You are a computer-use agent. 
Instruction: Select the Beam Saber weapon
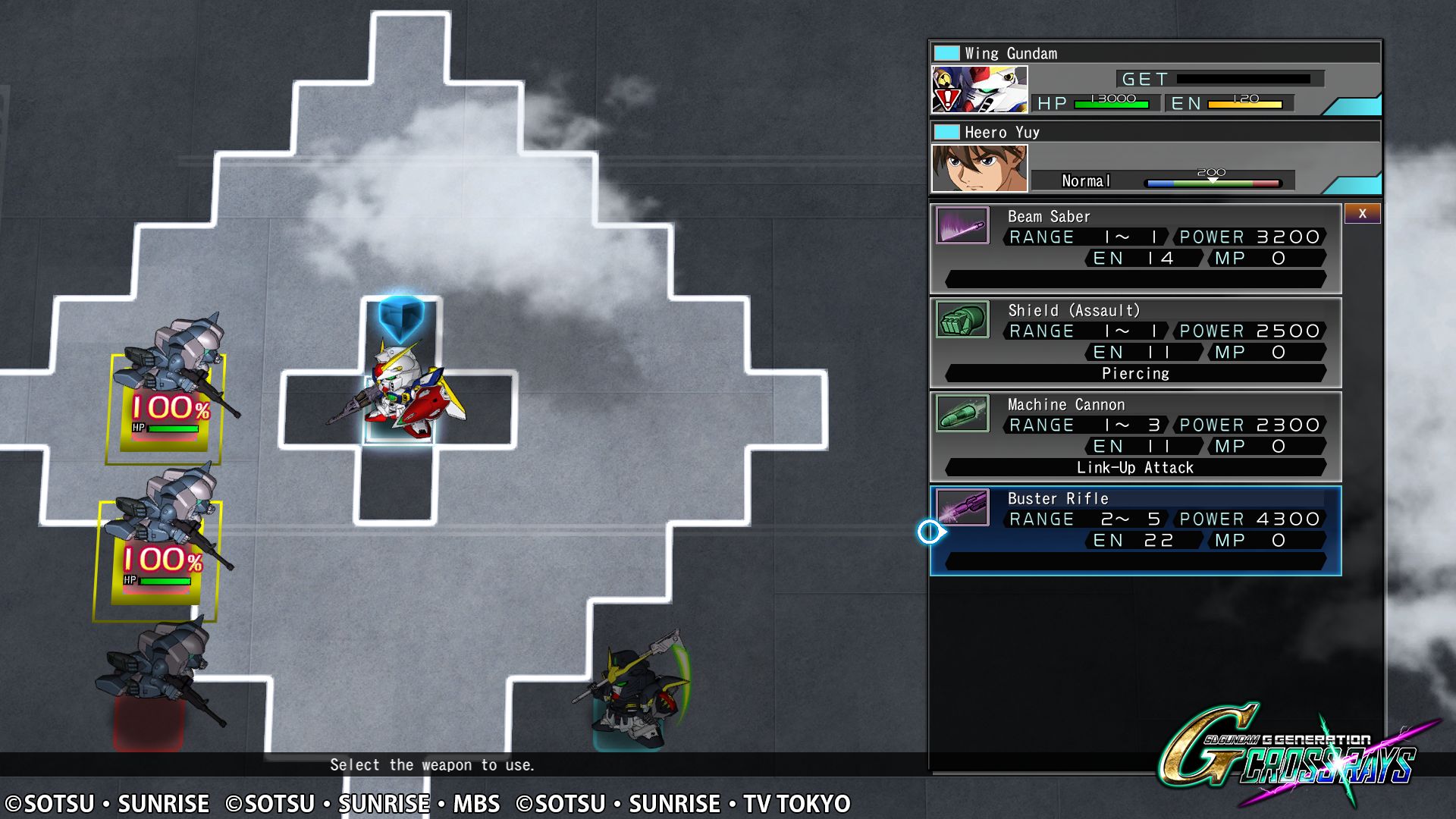(x=1135, y=248)
